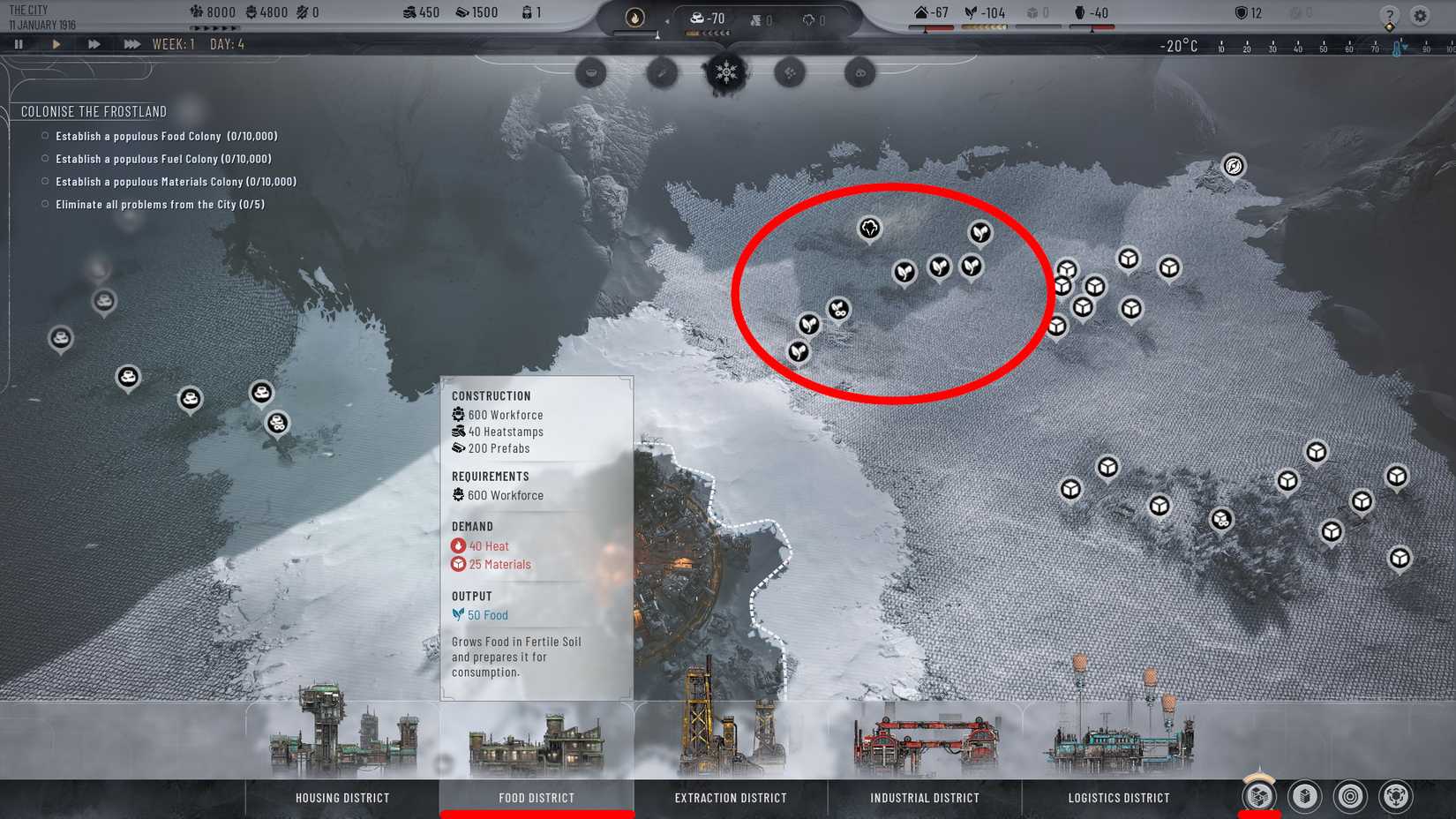Select the highlighted prefabs overlay icon bottom right
The image size is (1456, 819).
click(x=1258, y=795)
